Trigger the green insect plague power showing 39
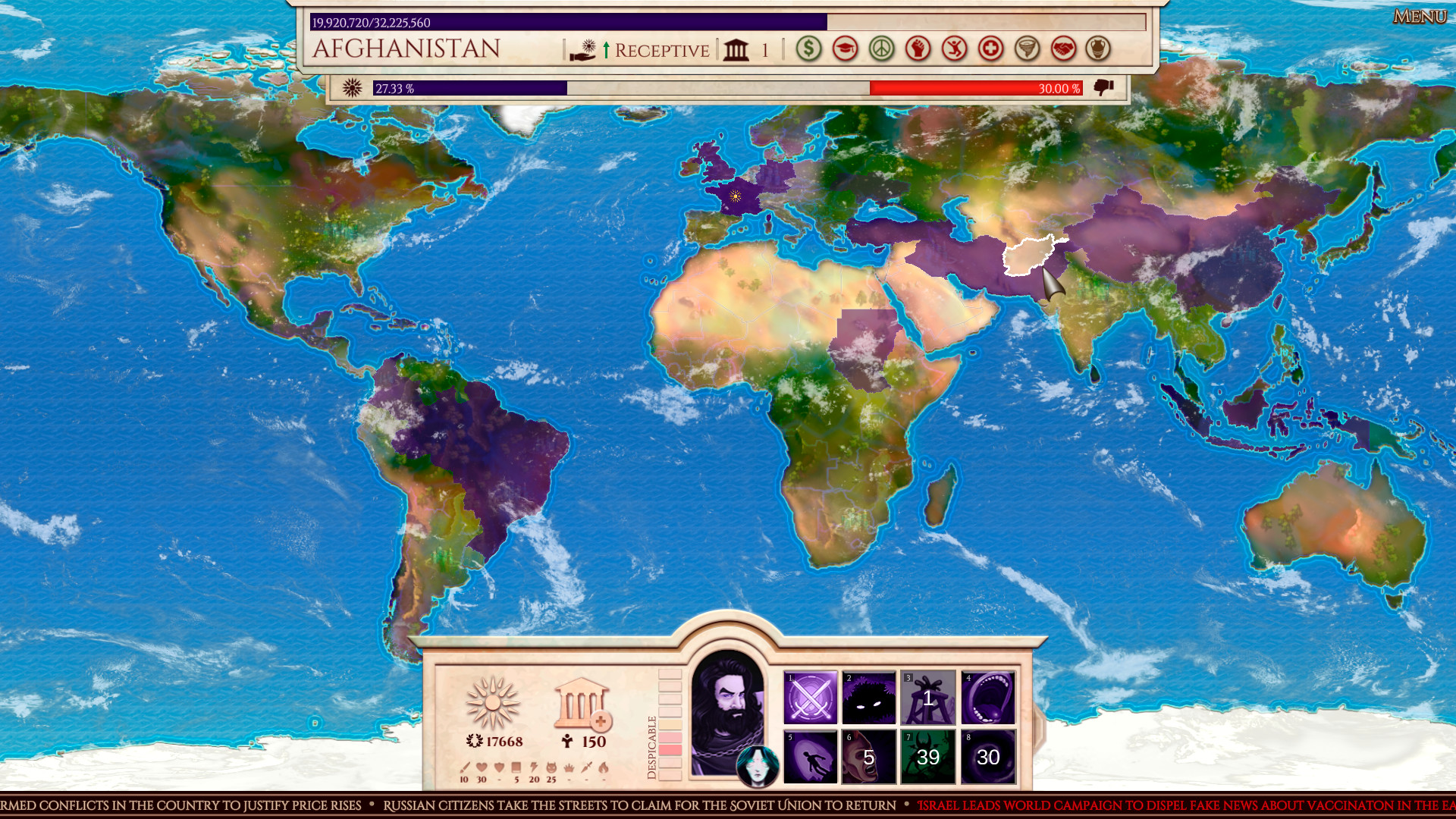This screenshot has height=819, width=1456. click(929, 758)
